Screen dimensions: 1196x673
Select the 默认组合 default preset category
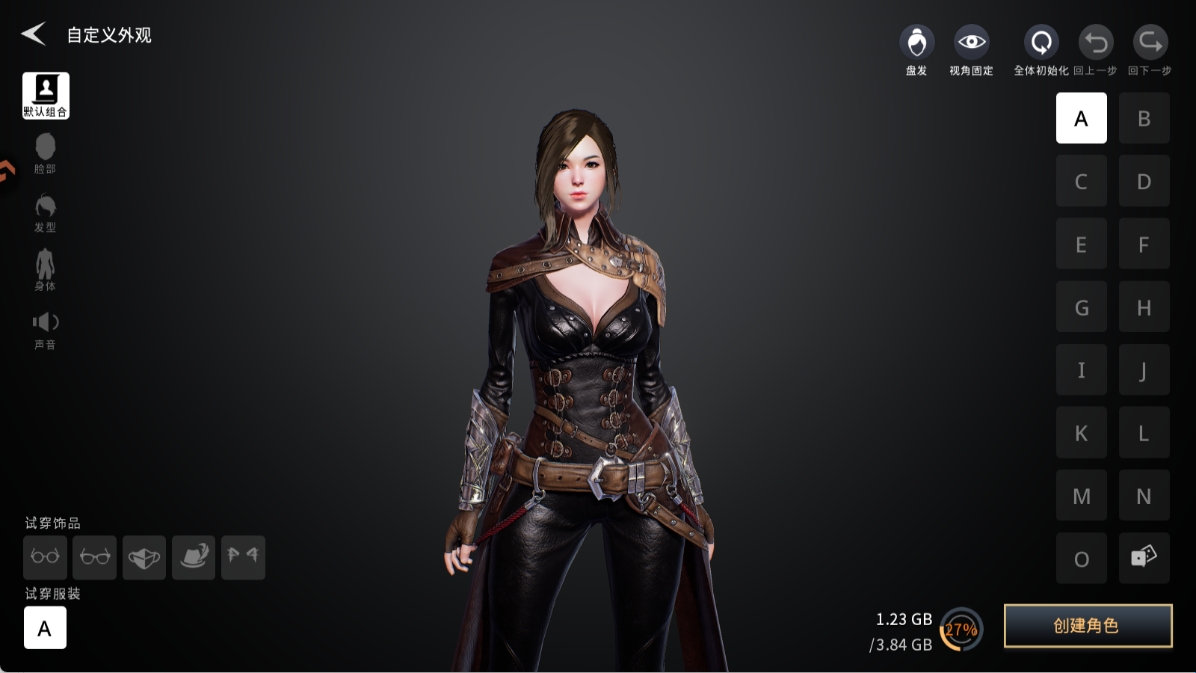(x=46, y=96)
